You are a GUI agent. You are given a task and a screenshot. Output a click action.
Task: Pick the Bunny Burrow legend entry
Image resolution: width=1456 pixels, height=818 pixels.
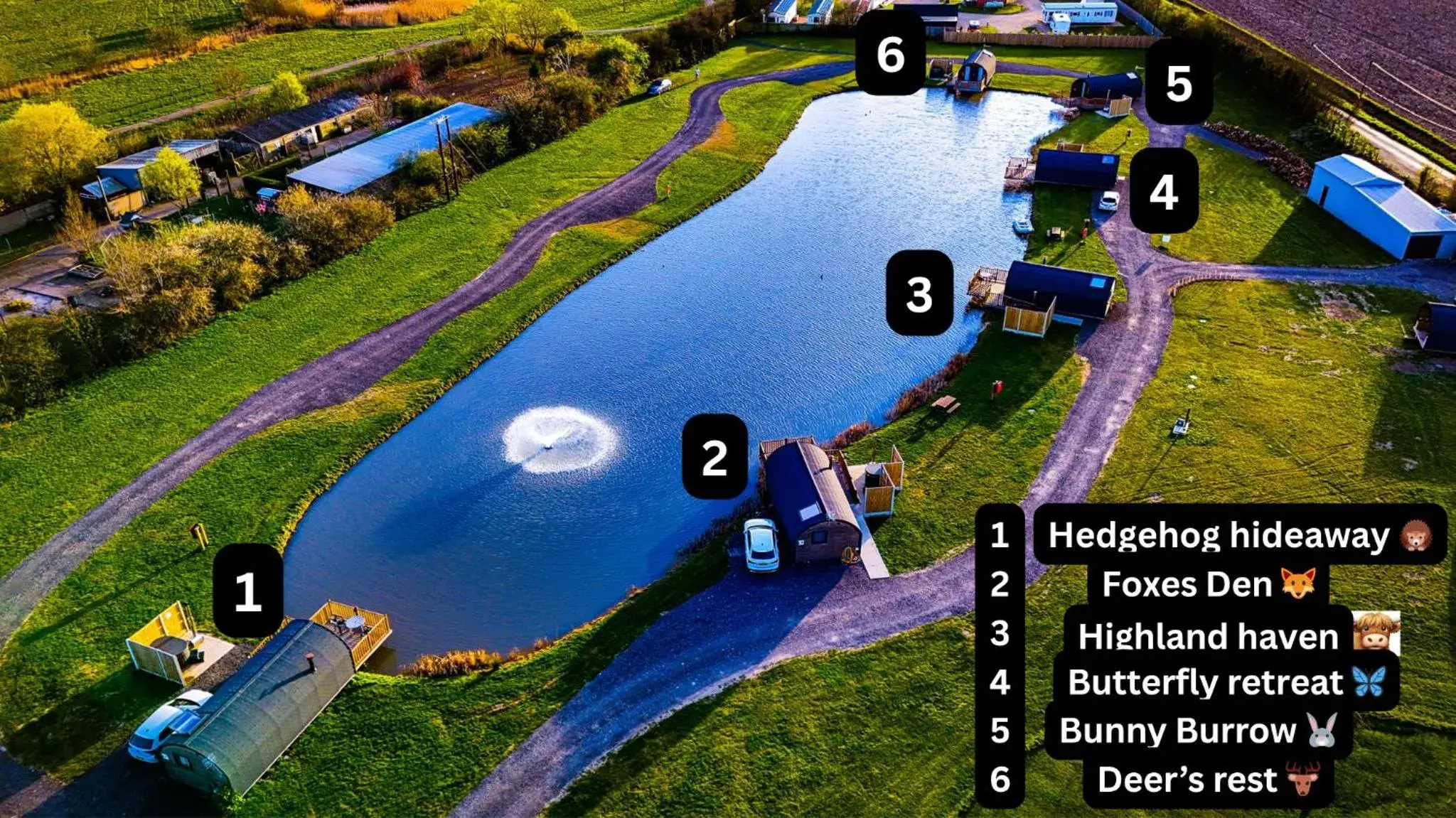(1197, 731)
